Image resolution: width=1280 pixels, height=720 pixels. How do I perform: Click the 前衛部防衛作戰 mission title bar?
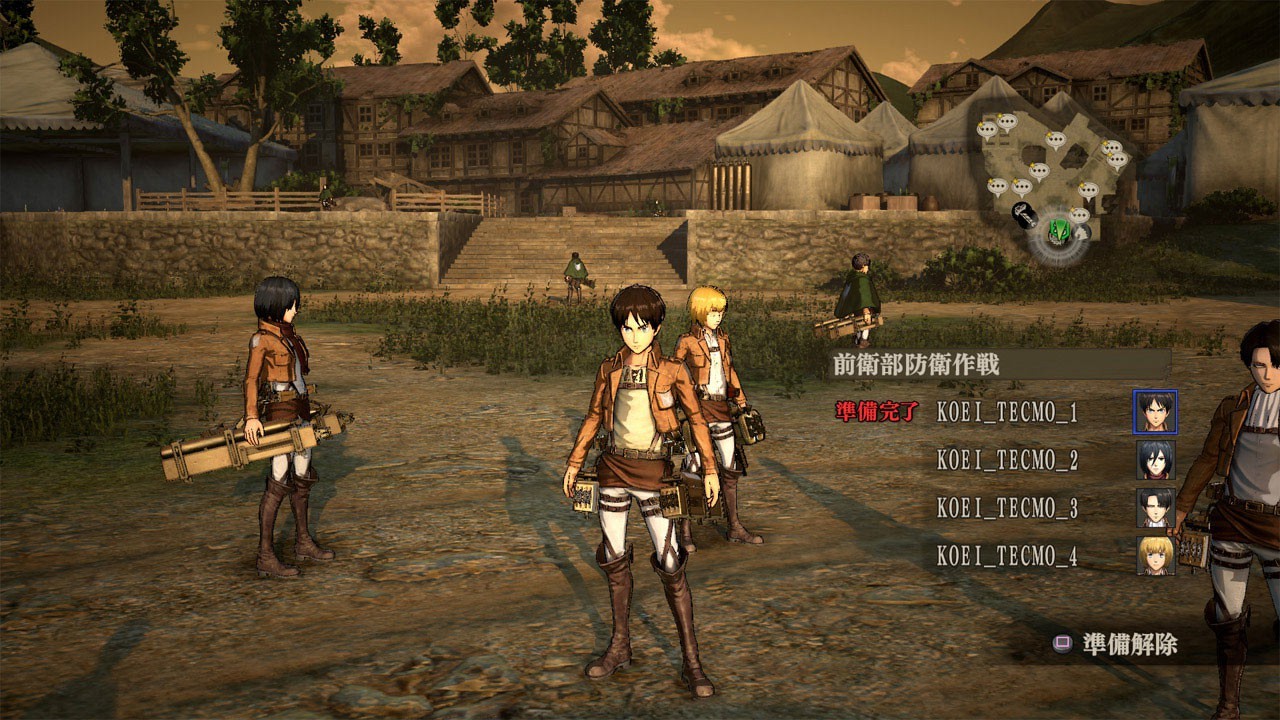coord(1000,364)
